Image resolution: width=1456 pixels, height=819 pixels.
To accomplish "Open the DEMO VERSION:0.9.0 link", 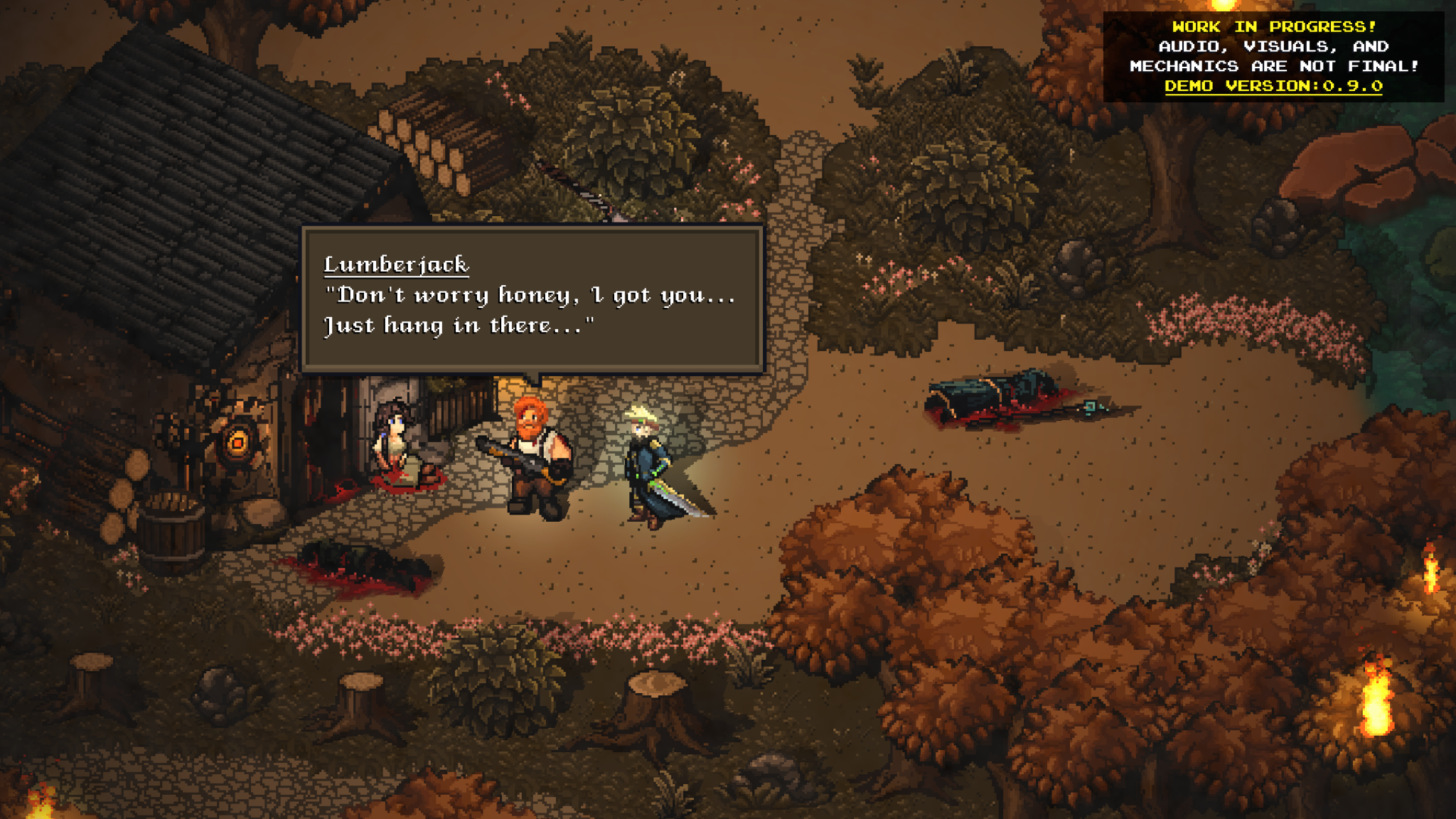I will [1275, 87].
